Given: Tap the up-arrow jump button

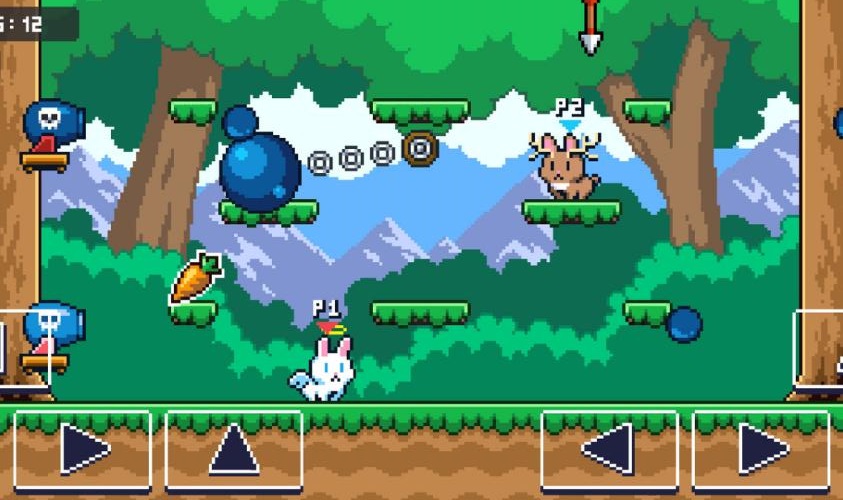Looking at the screenshot, I should click(234, 450).
